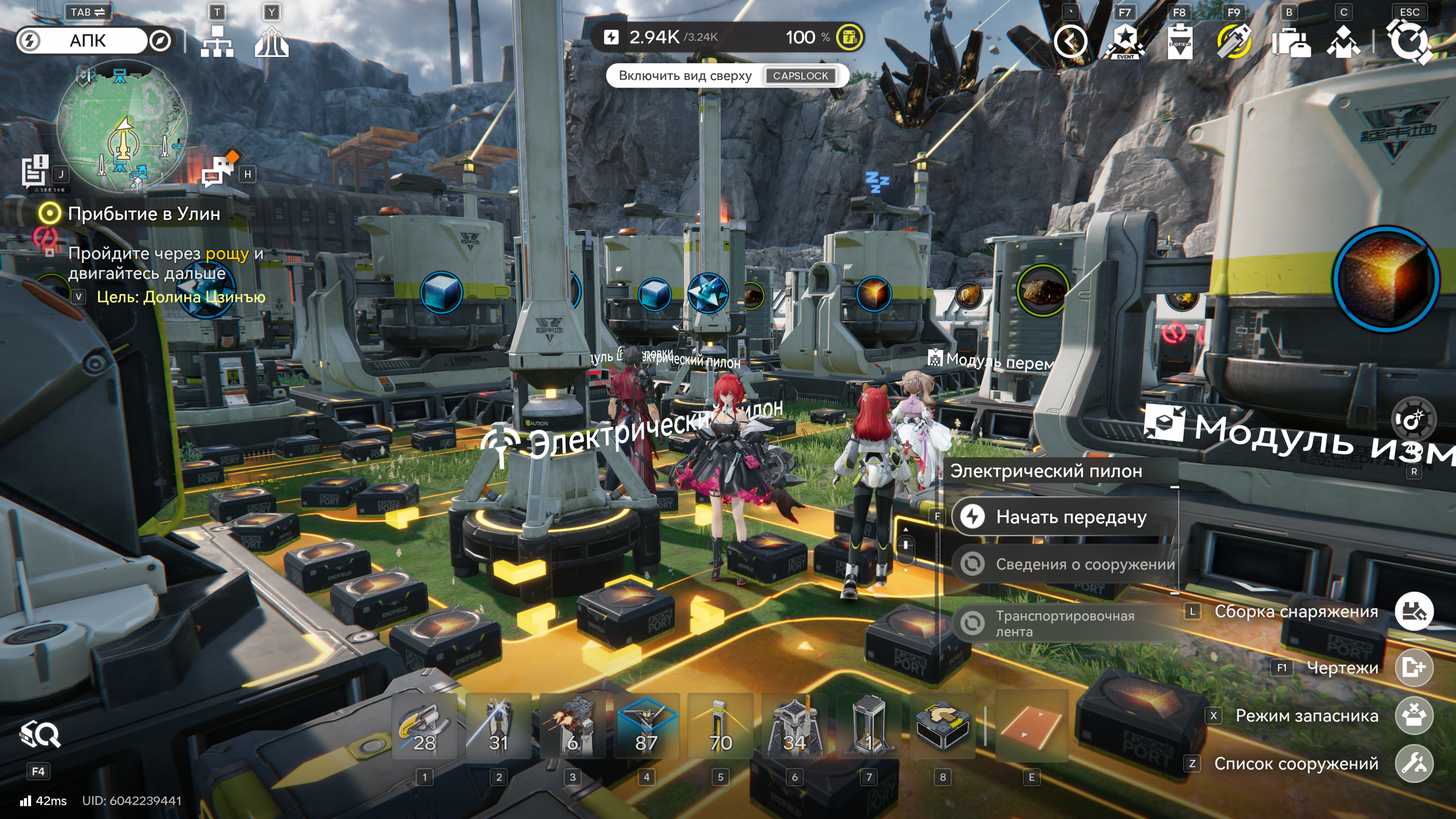1456x819 pixels.
Task: Open 'Прибытие в Улин' quest tracker
Action: click(x=143, y=213)
